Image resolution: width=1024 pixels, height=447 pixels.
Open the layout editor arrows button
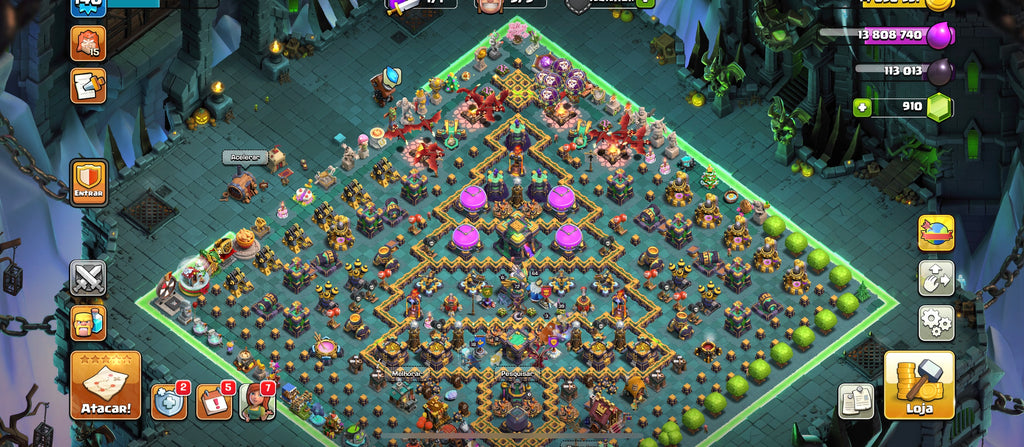(x=936, y=278)
